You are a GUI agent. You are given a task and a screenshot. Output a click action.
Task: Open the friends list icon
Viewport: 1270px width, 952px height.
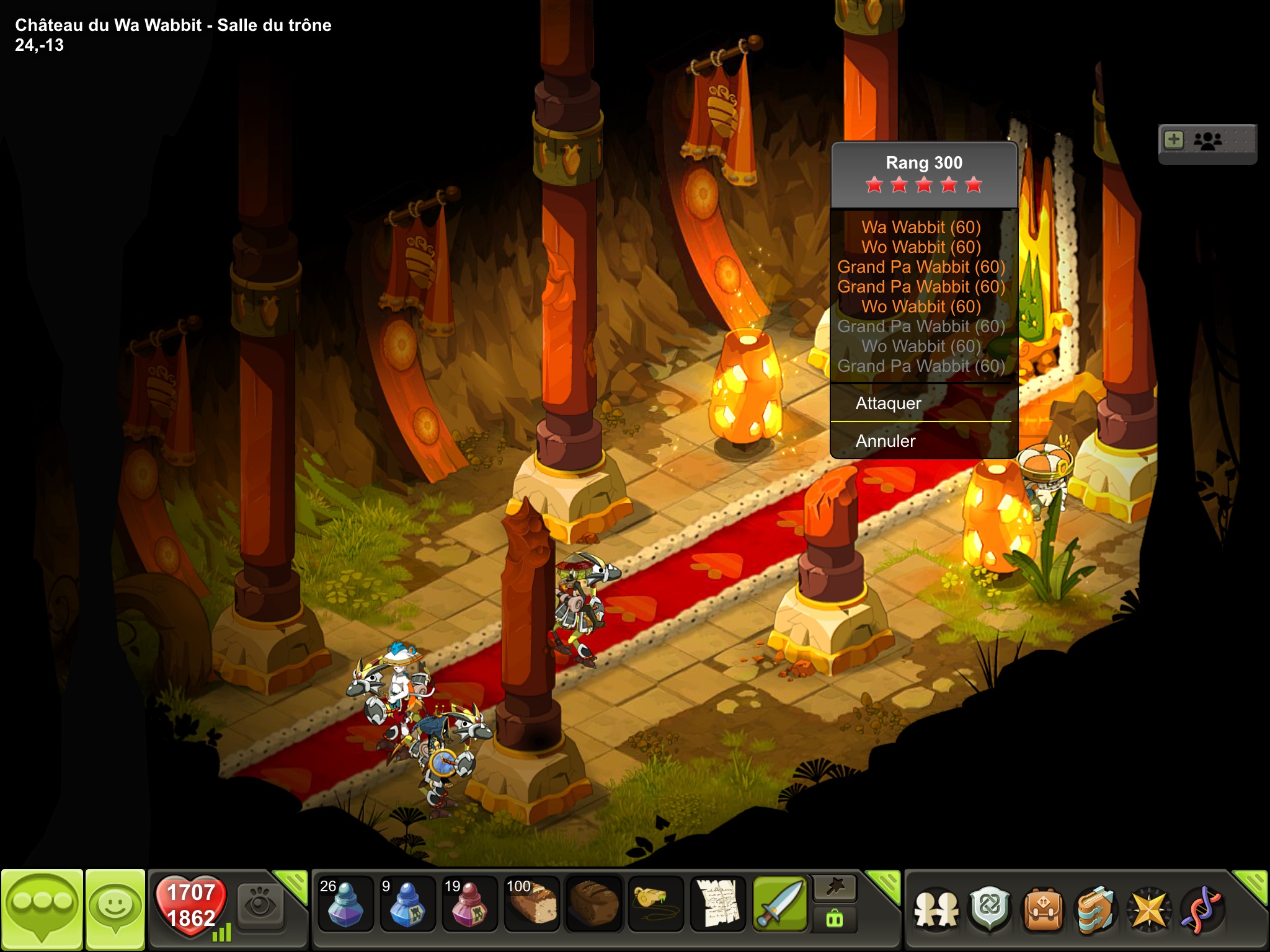pyautogui.click(x=936, y=910)
